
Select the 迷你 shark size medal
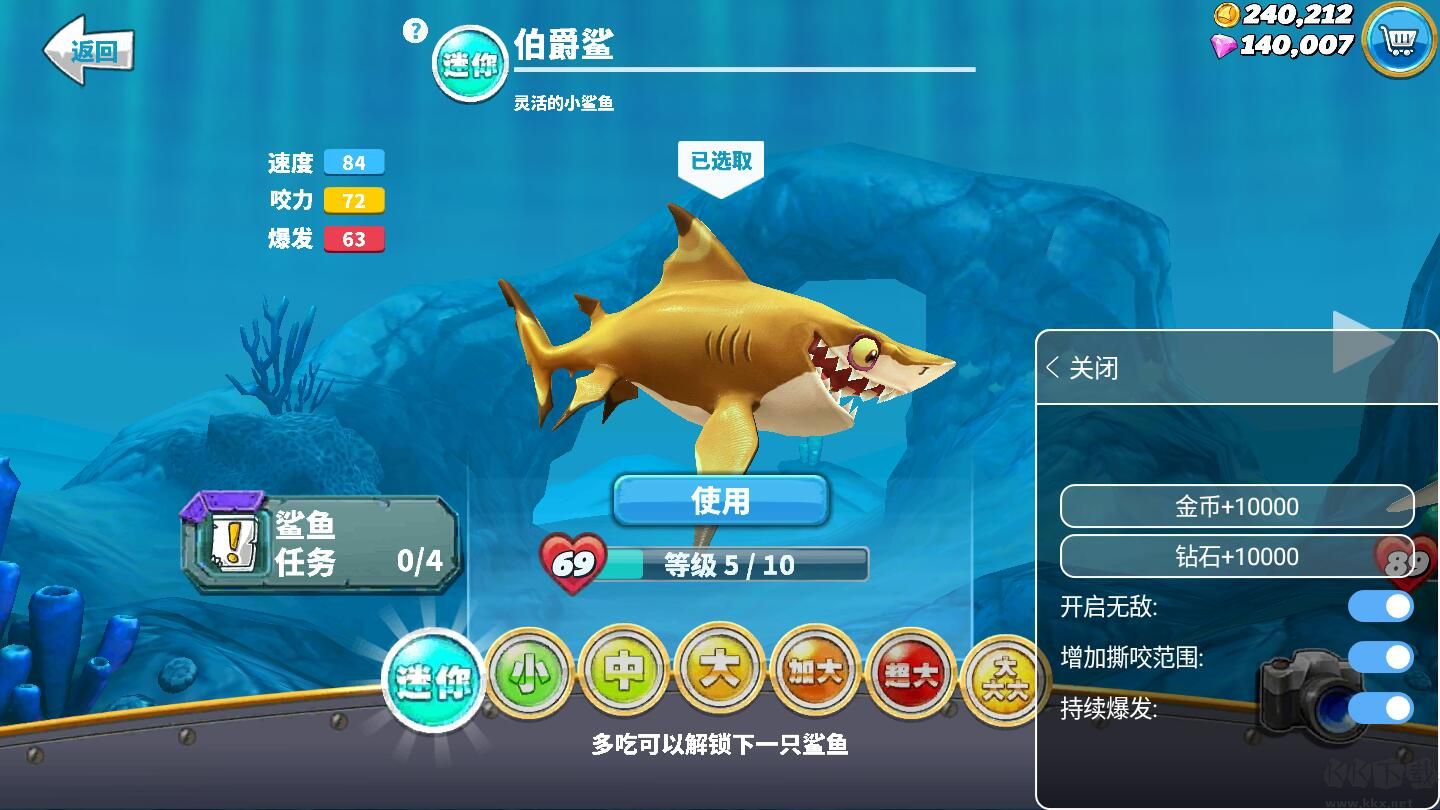[x=434, y=678]
